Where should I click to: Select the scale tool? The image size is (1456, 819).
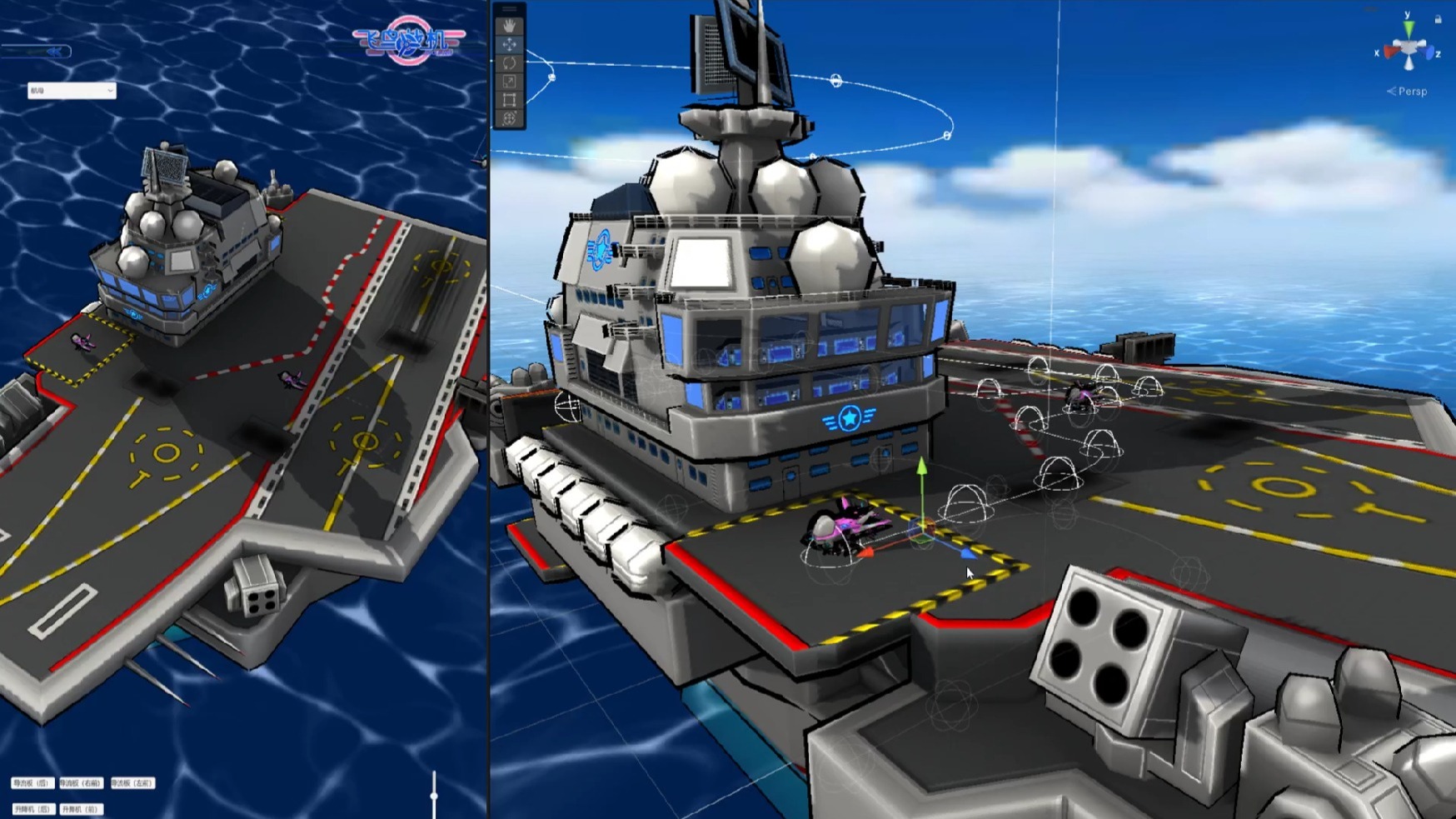(509, 81)
